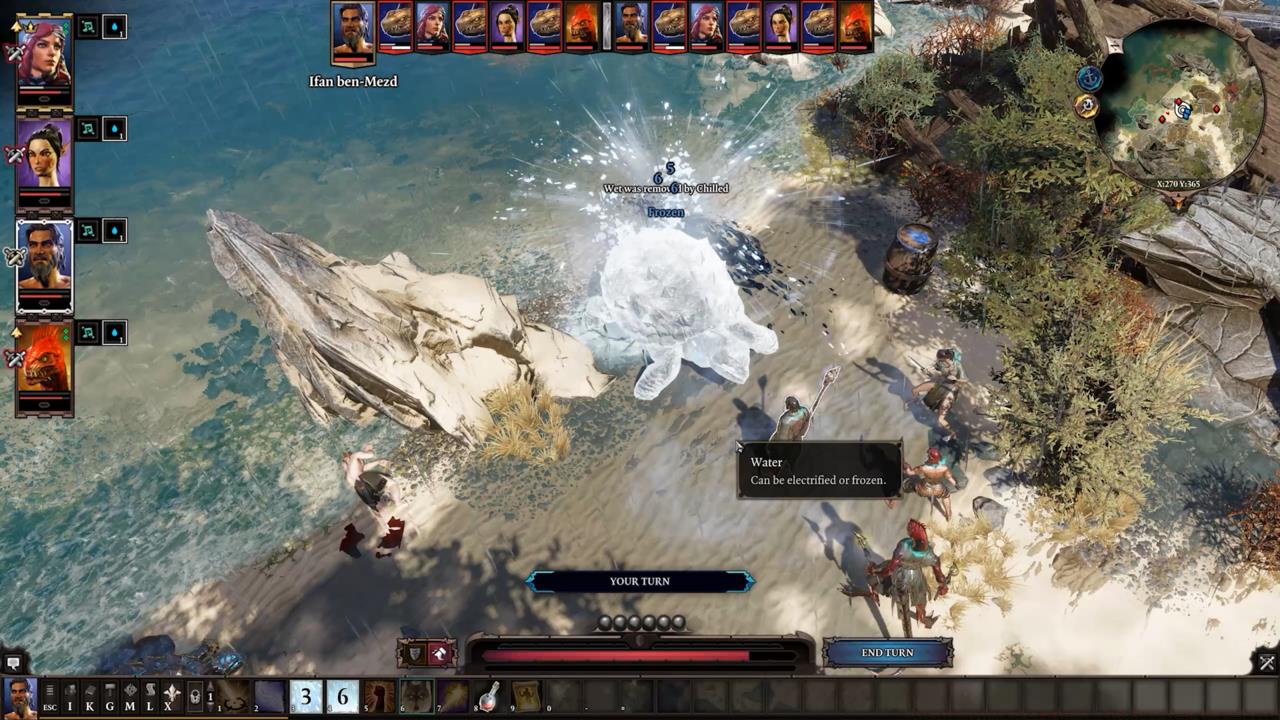1280x720 pixels.
Task: Open the journal with the L button
Action: [x=150, y=695]
